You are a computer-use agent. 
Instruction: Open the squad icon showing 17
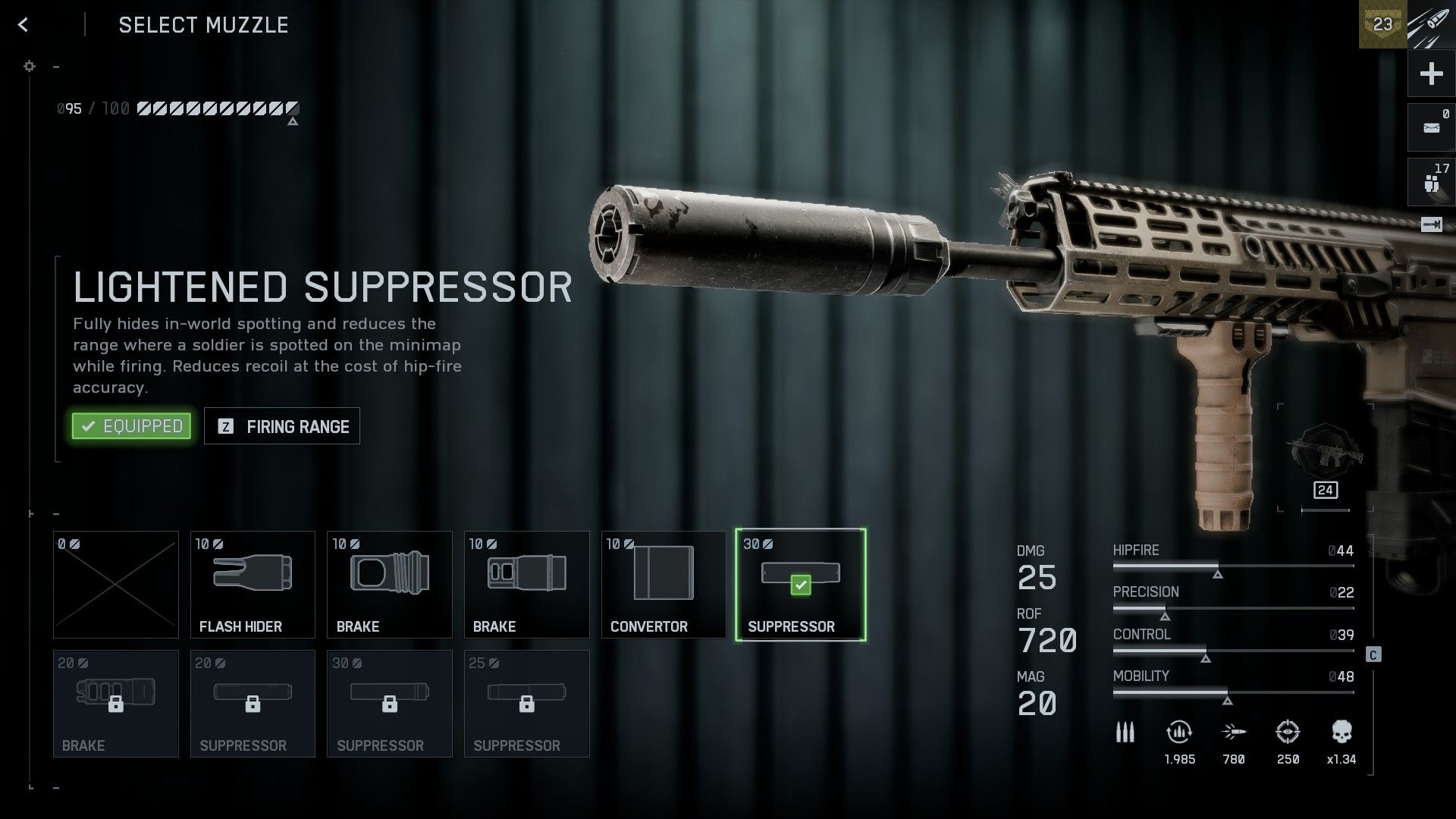(x=1431, y=182)
